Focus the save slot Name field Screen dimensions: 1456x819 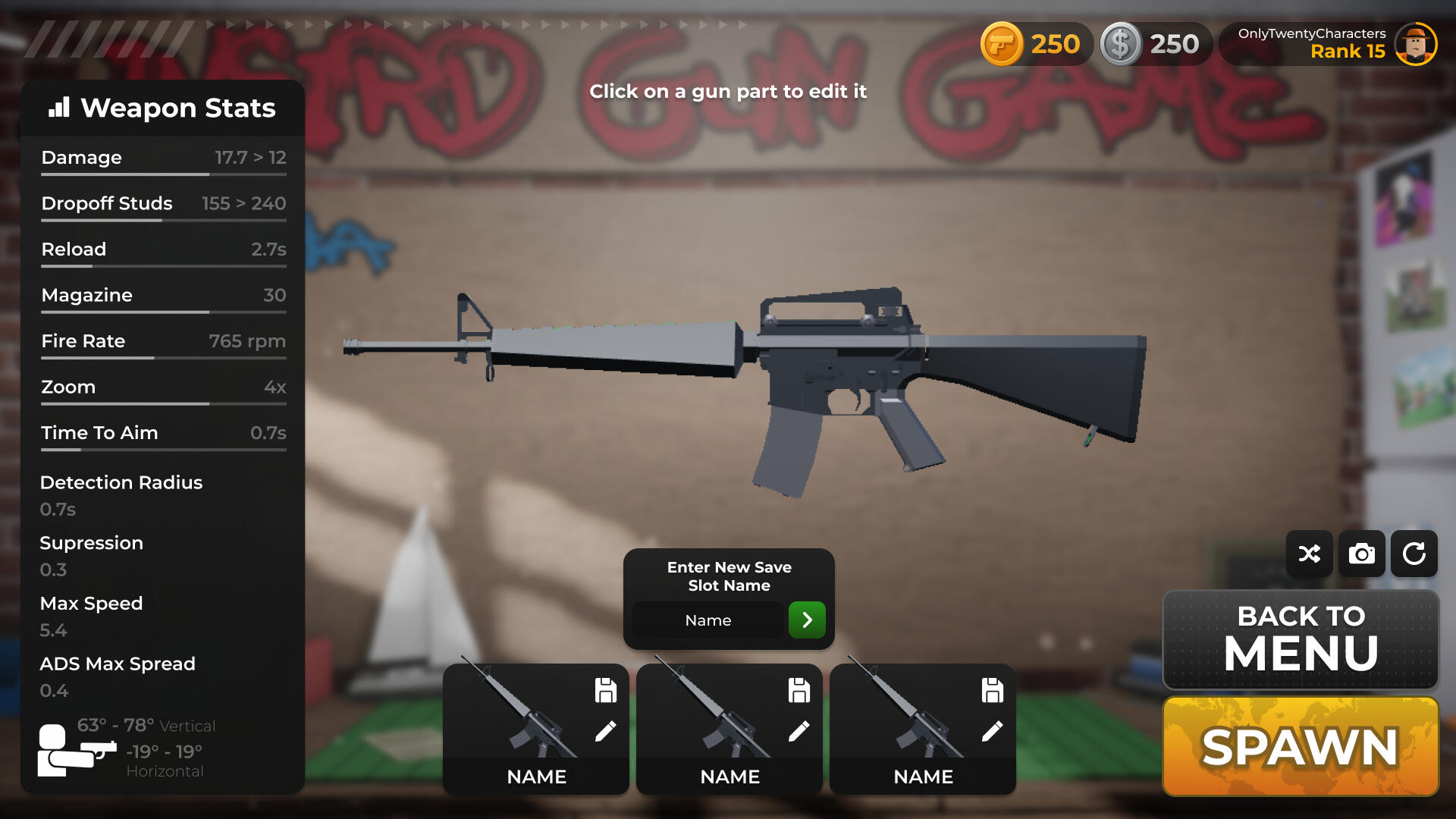708,620
